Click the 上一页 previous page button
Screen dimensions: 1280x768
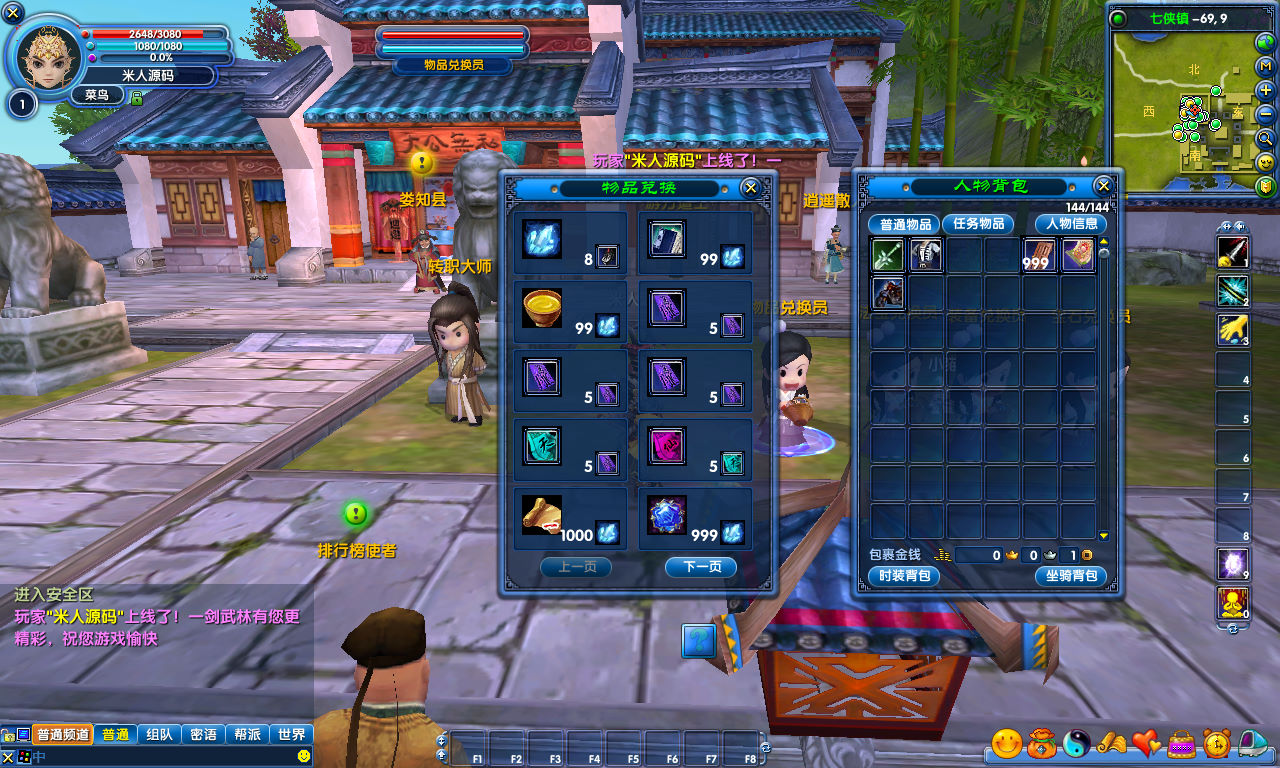point(576,567)
